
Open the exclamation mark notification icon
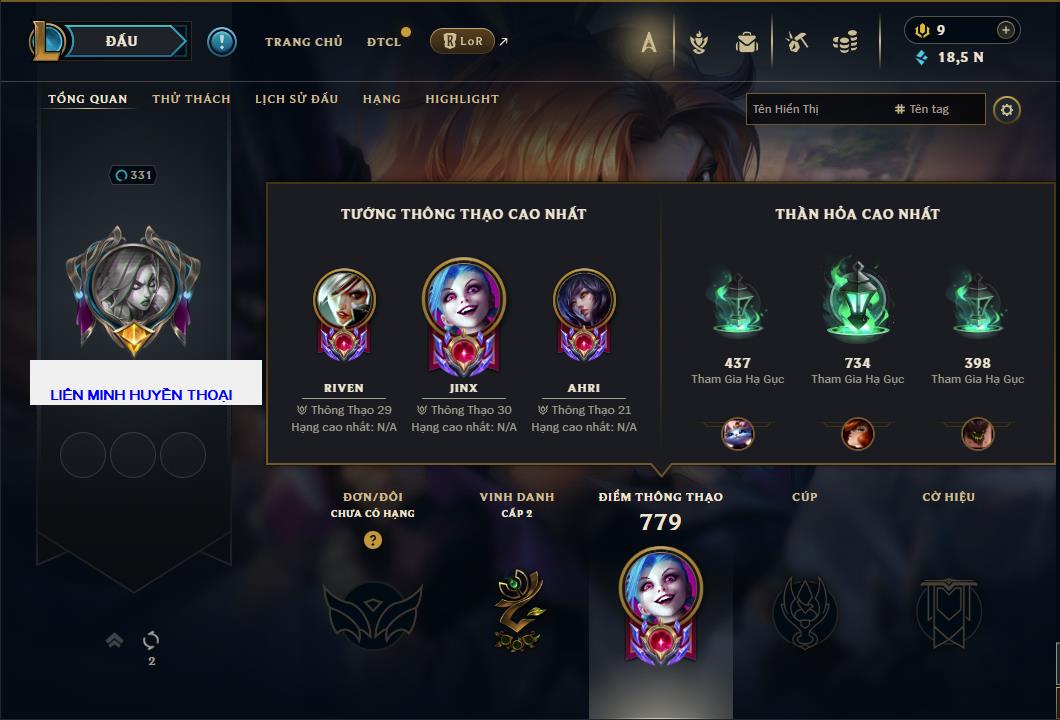coord(222,42)
